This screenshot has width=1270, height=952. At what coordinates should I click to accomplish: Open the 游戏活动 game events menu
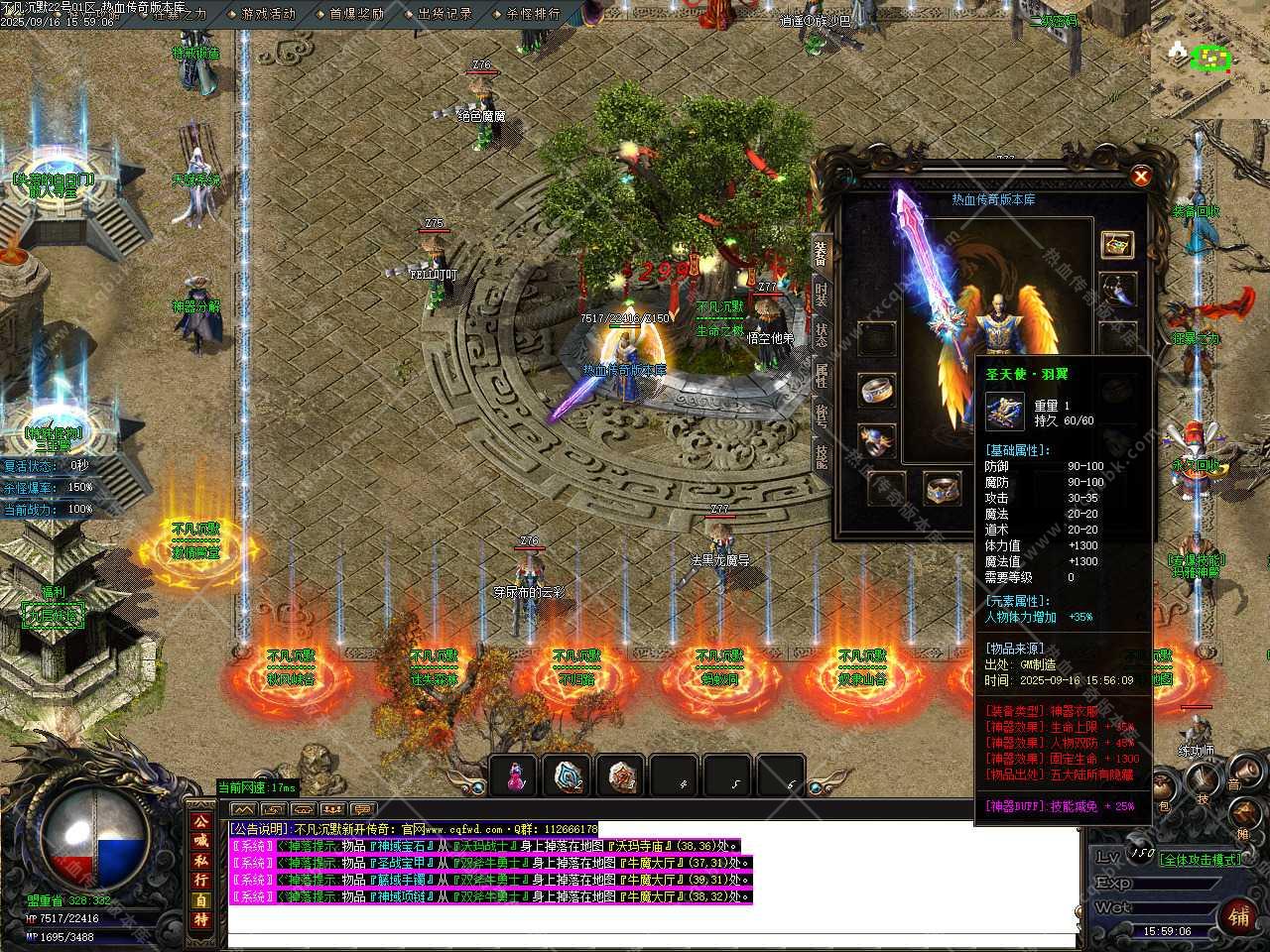[268, 14]
